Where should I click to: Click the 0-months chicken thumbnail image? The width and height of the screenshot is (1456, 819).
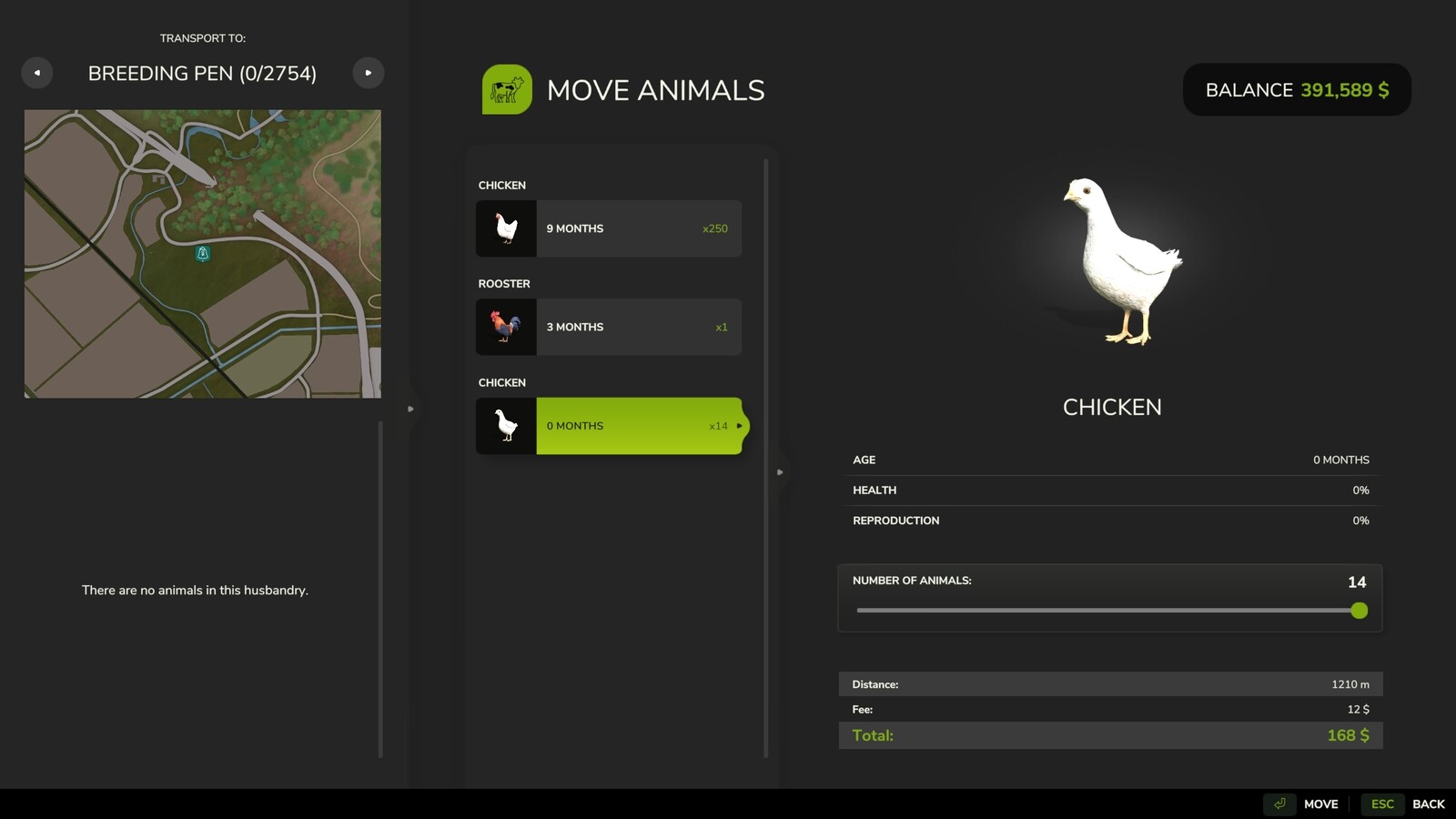pos(506,425)
